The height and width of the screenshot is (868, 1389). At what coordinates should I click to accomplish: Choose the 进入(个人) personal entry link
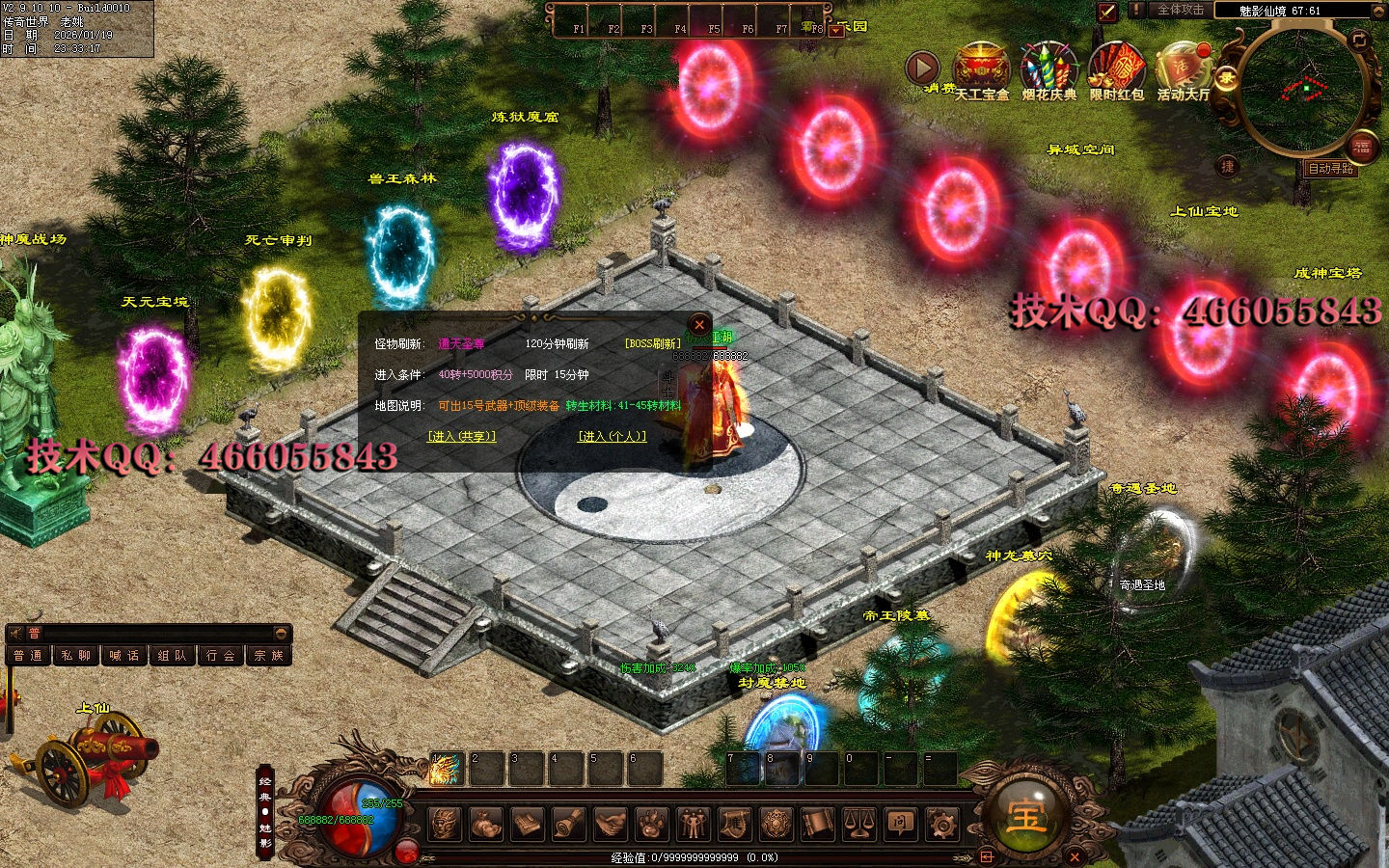(612, 437)
